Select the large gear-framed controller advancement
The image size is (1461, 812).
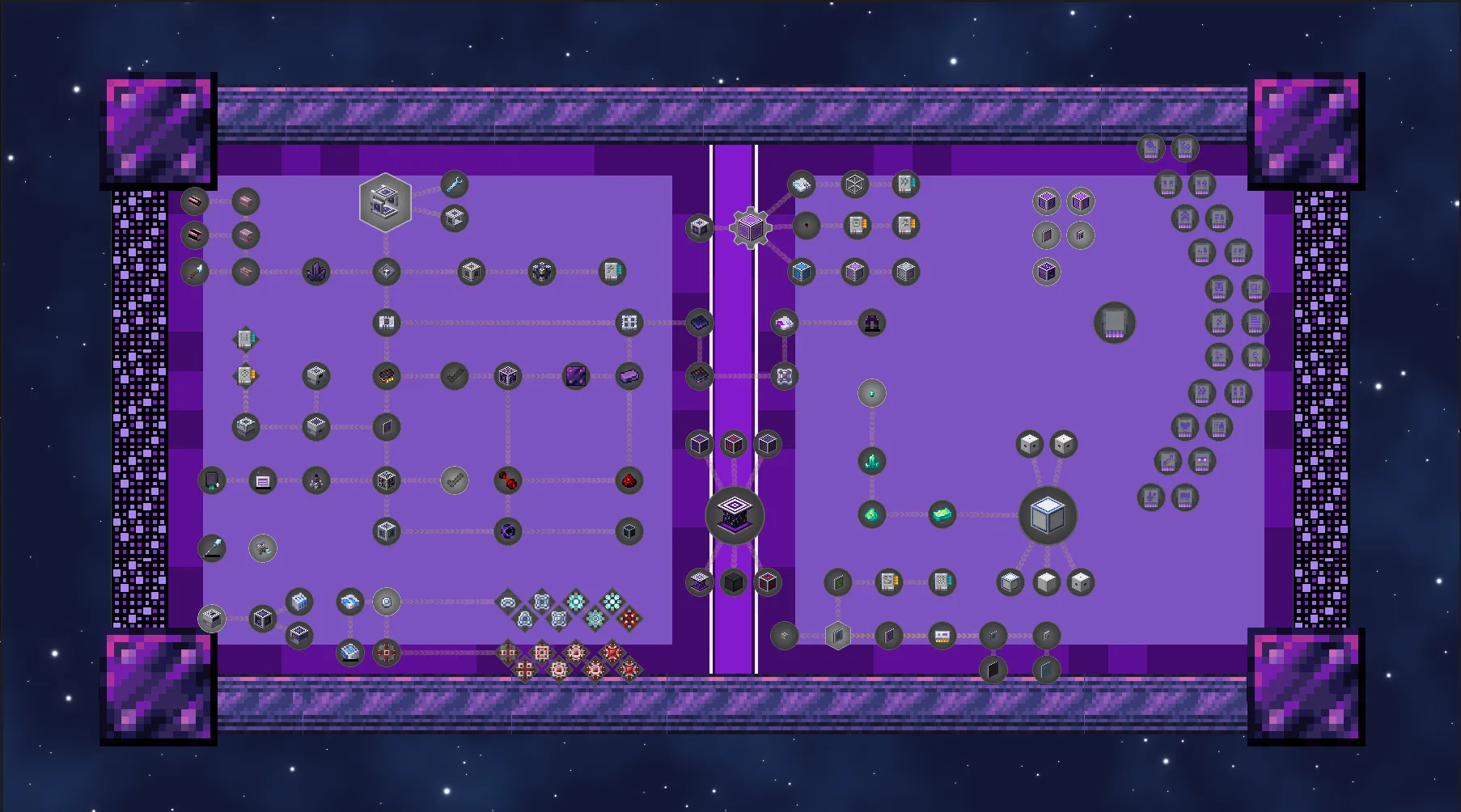[749, 228]
